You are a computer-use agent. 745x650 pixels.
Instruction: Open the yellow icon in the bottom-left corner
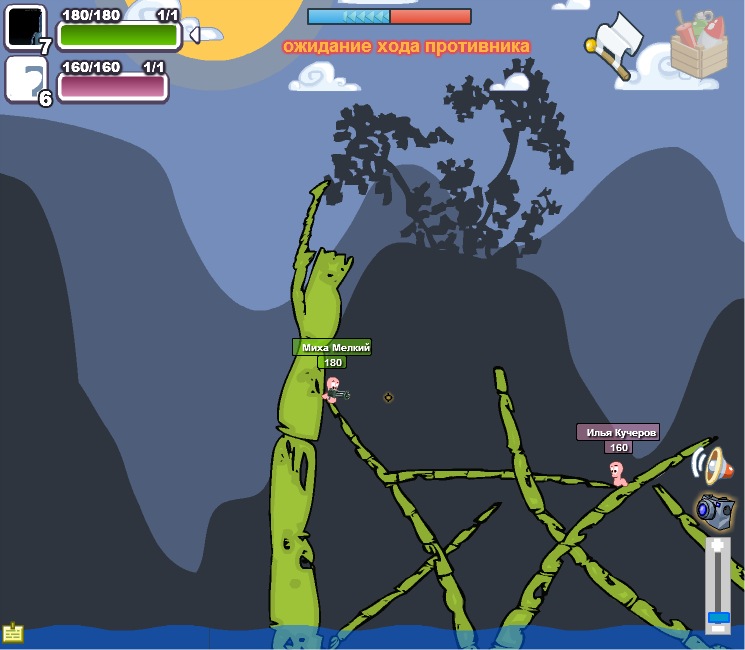pos(13,633)
